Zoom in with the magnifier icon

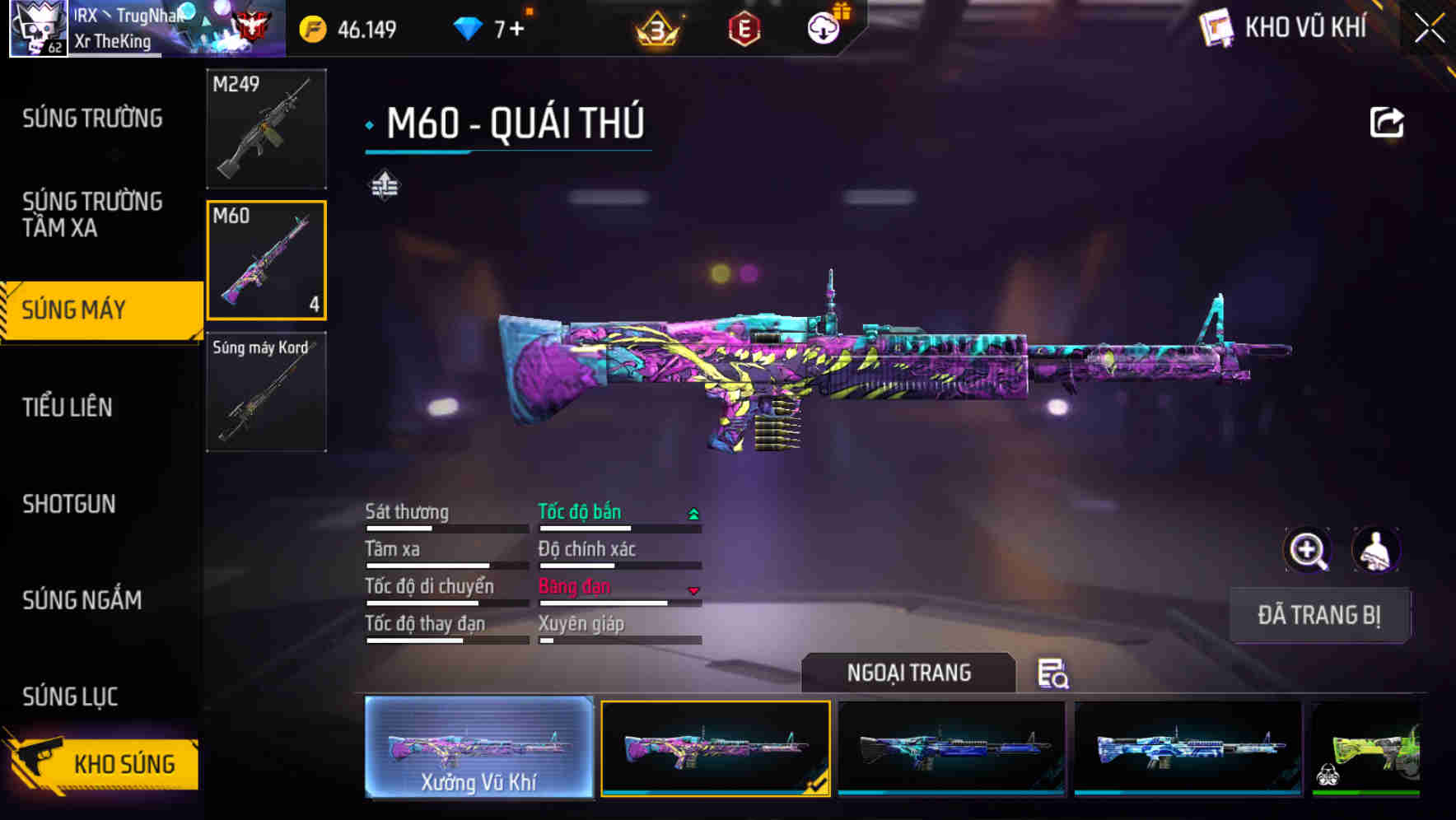coord(1307,550)
